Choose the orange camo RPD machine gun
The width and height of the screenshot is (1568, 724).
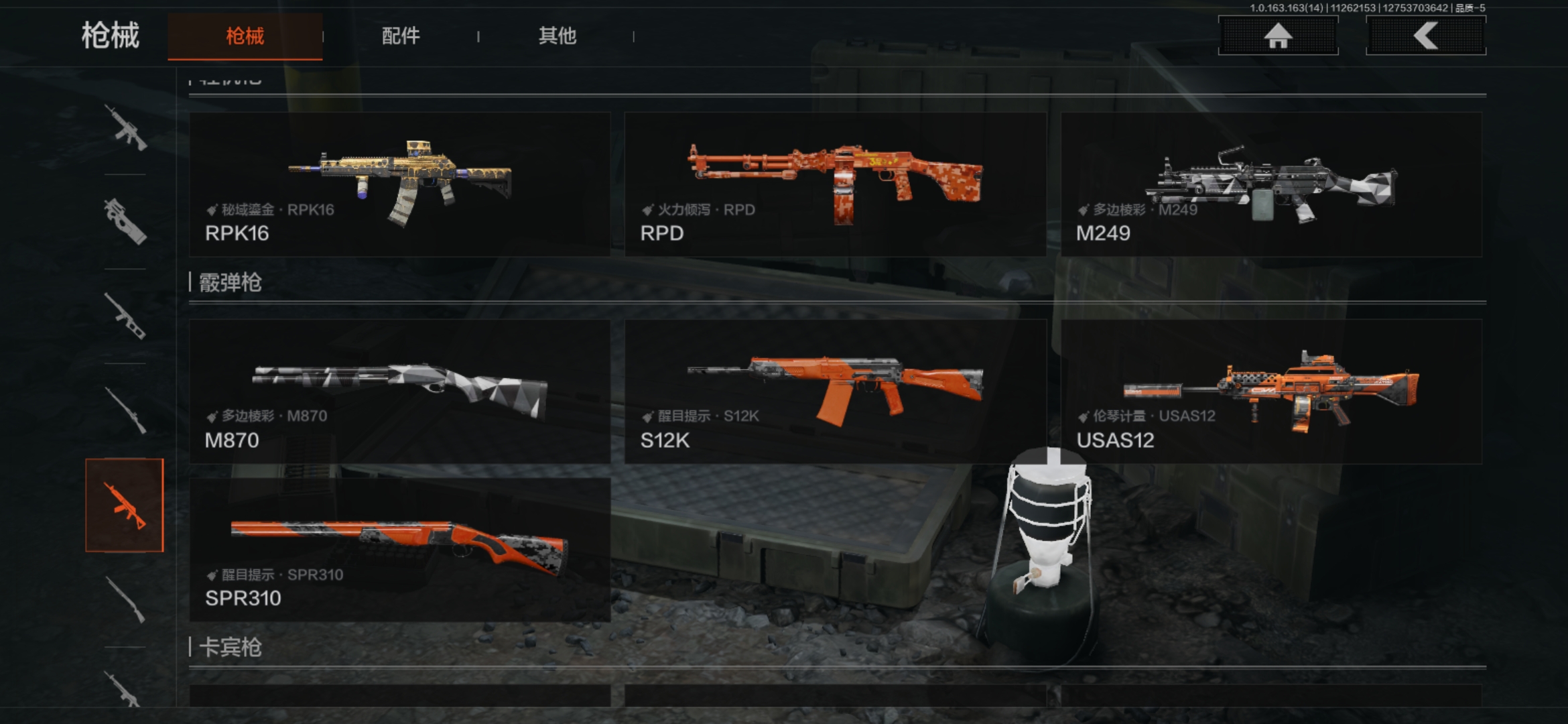[835, 184]
